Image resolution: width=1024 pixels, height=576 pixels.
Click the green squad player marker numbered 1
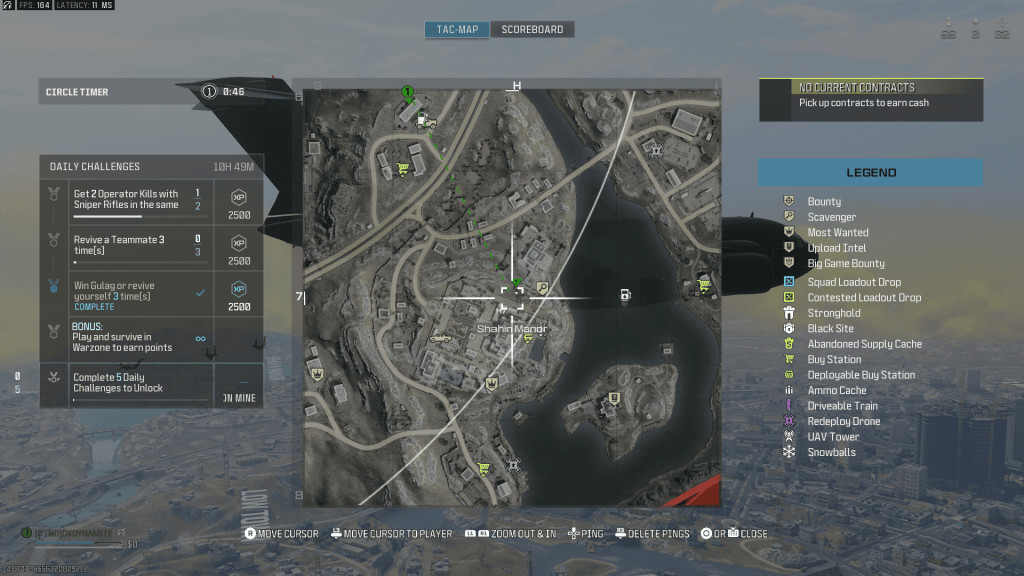tap(407, 93)
